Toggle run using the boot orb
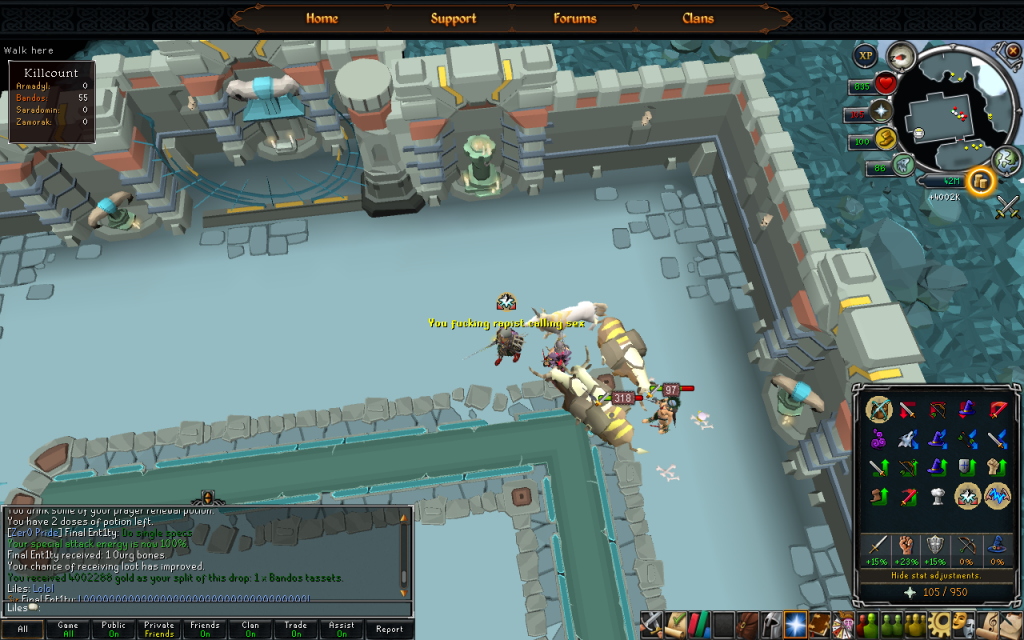The height and width of the screenshot is (640, 1024). pos(884,139)
